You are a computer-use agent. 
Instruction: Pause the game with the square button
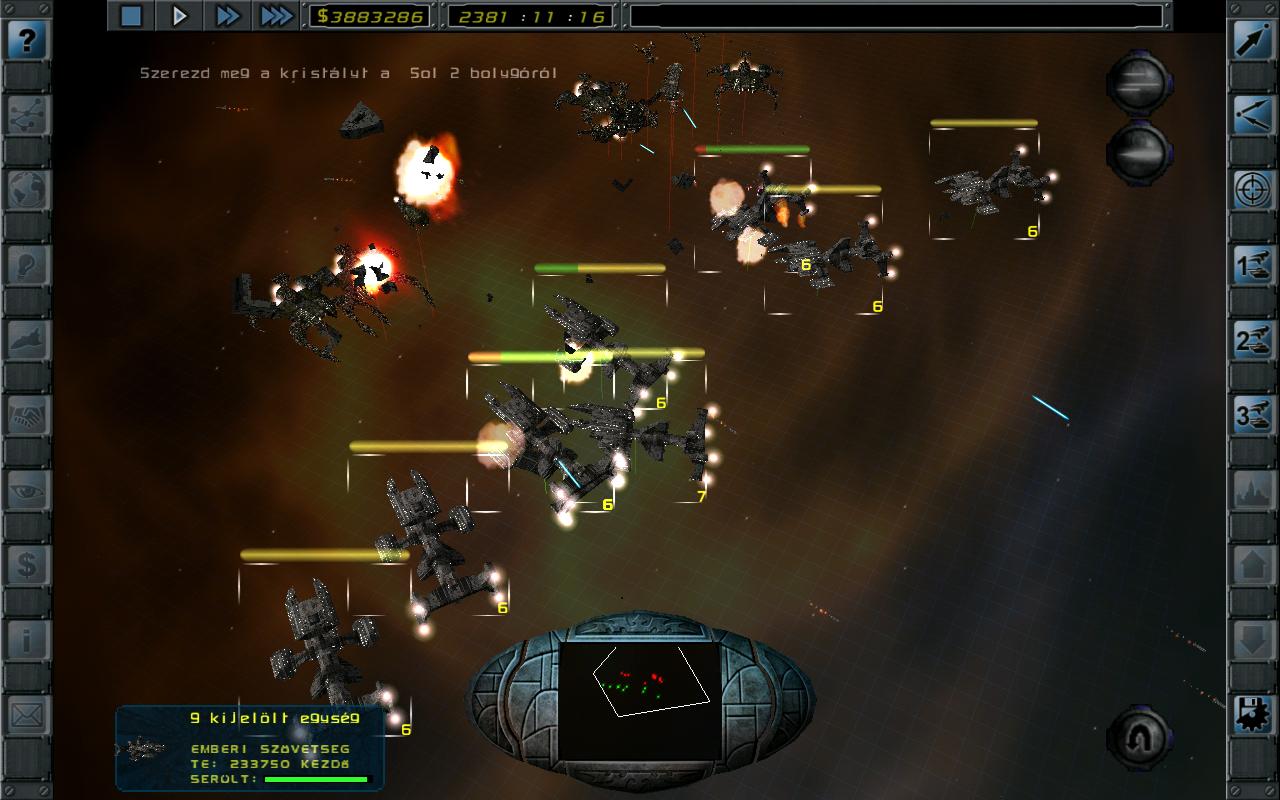(132, 15)
